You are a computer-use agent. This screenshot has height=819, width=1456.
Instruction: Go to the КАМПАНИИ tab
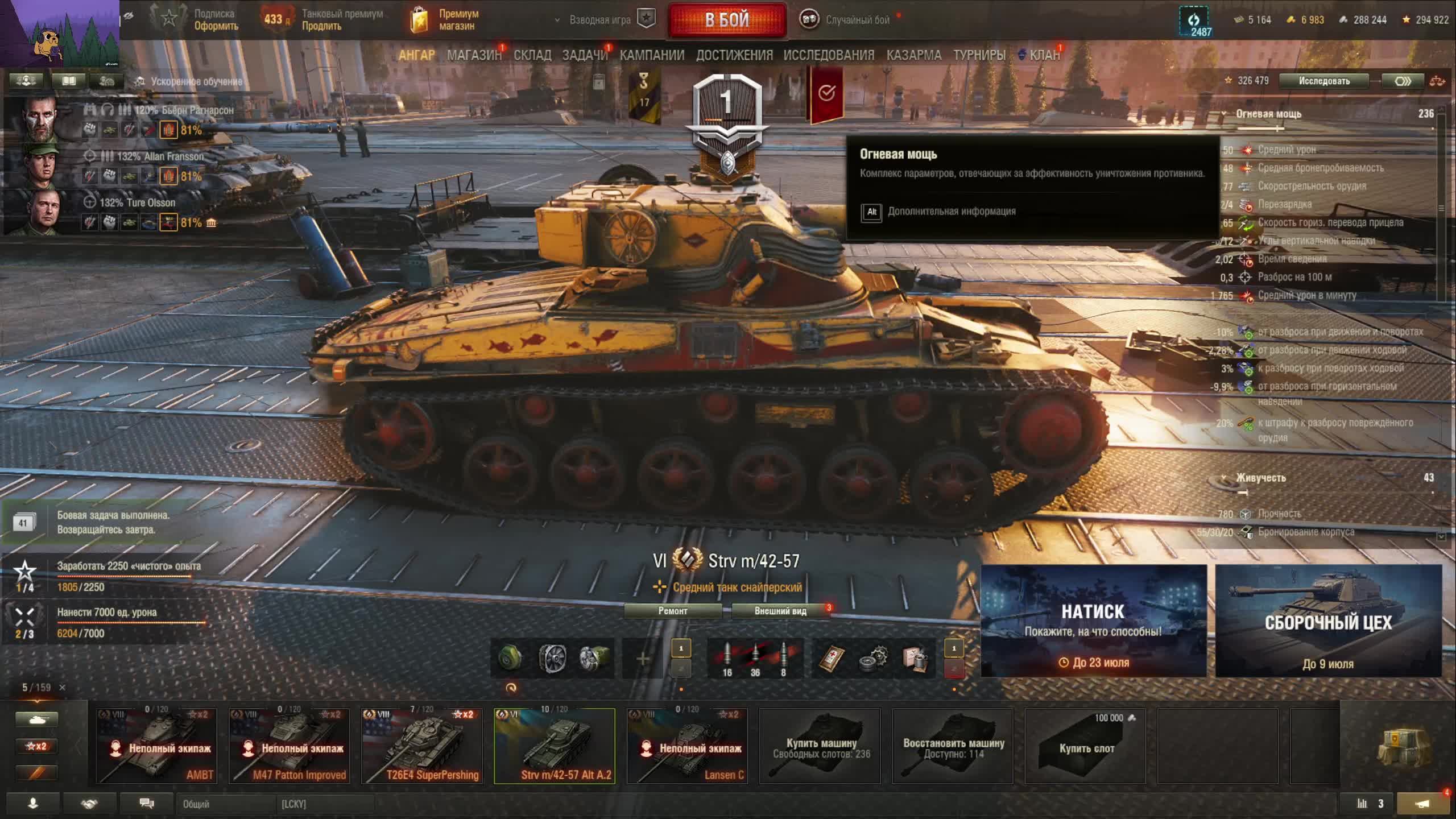652,55
